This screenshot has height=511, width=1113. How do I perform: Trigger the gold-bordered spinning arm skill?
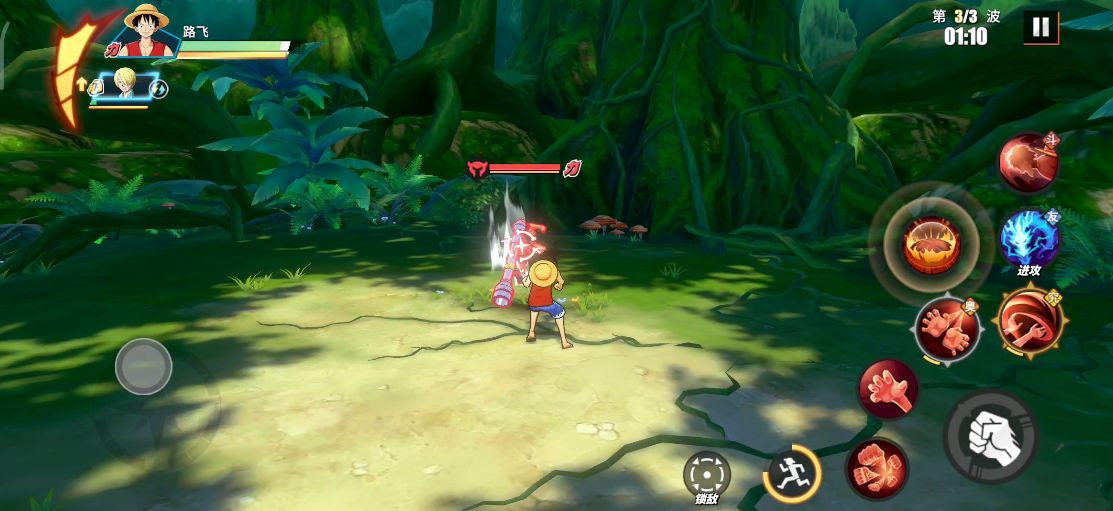click(x=1029, y=321)
